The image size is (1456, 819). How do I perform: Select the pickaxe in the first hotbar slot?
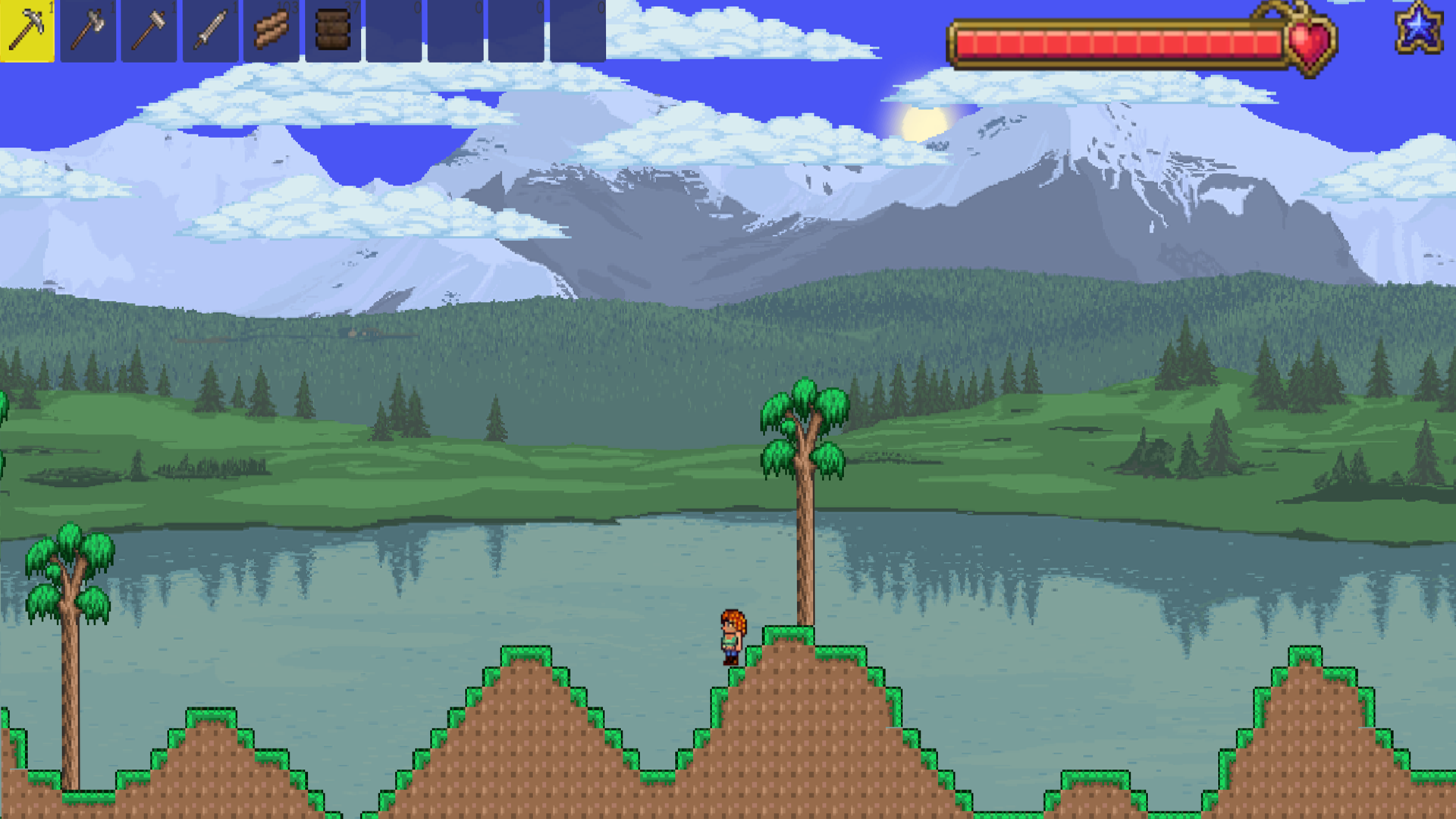27,32
